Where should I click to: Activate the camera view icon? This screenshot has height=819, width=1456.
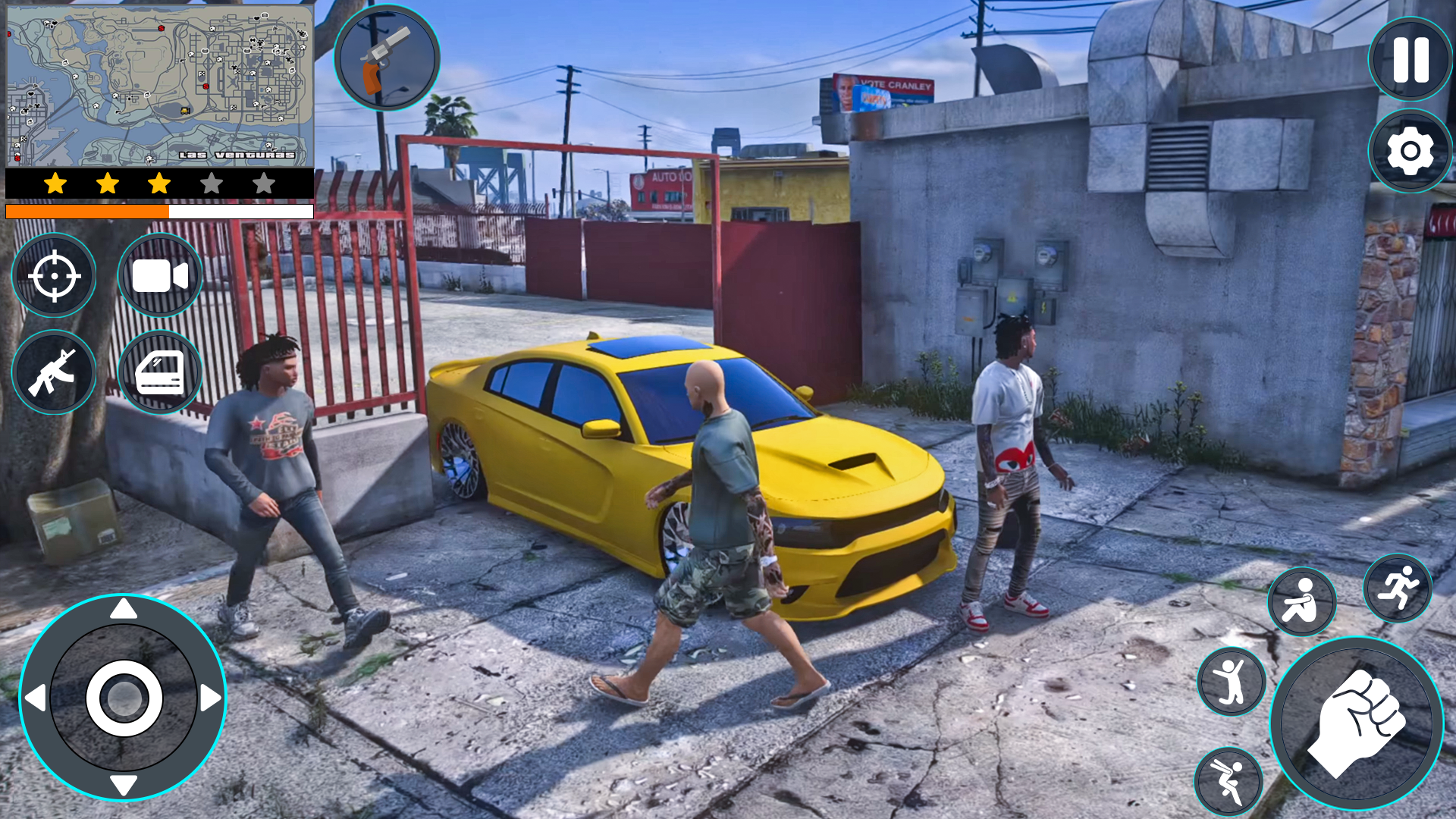point(158,275)
